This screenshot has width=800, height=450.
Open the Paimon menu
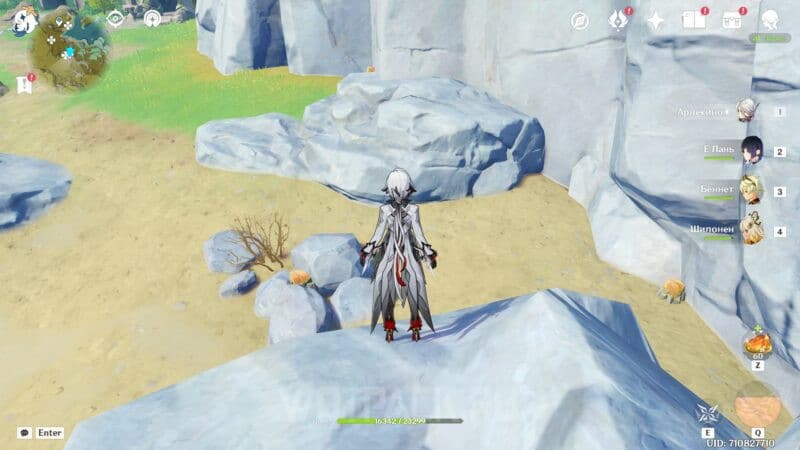click(25, 21)
